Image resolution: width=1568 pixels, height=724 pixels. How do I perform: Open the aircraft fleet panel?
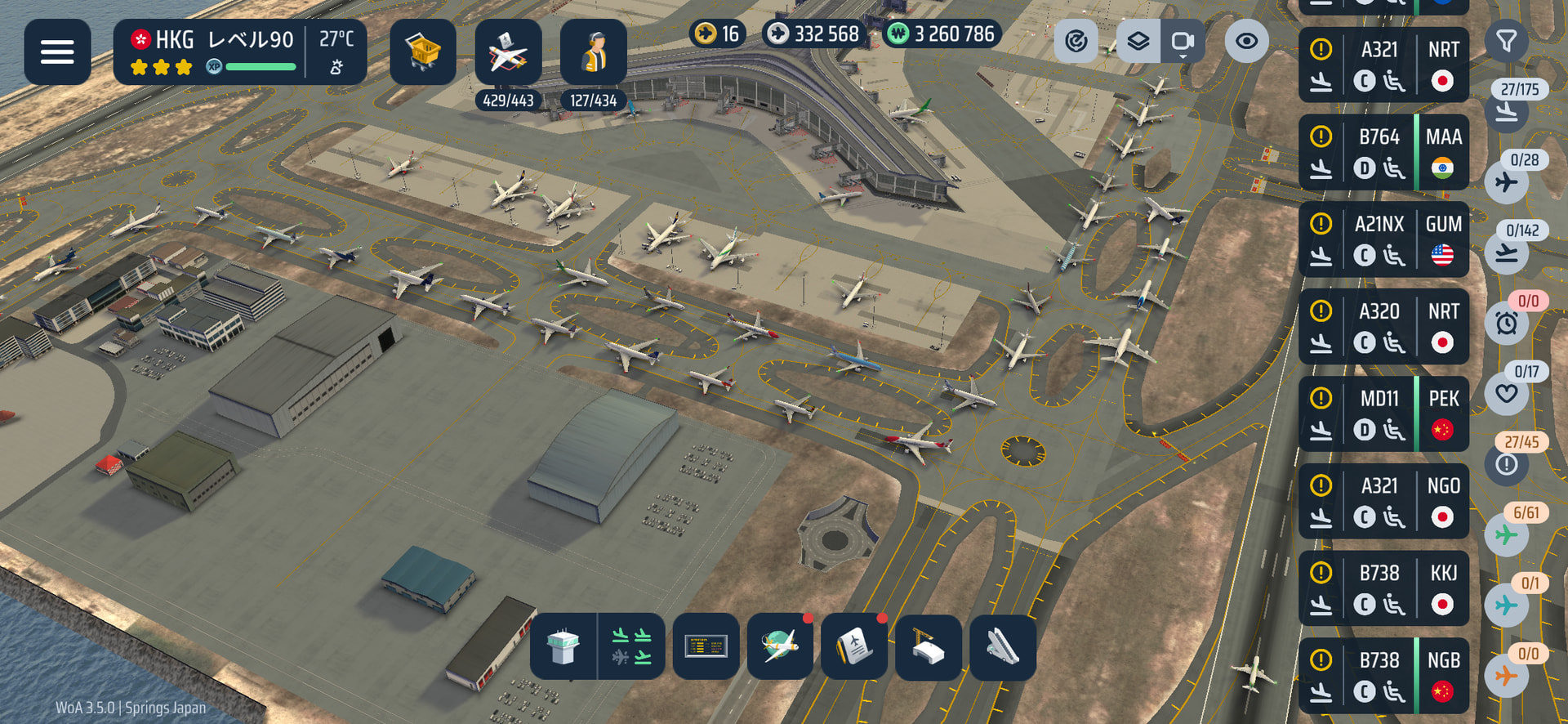pos(508,52)
